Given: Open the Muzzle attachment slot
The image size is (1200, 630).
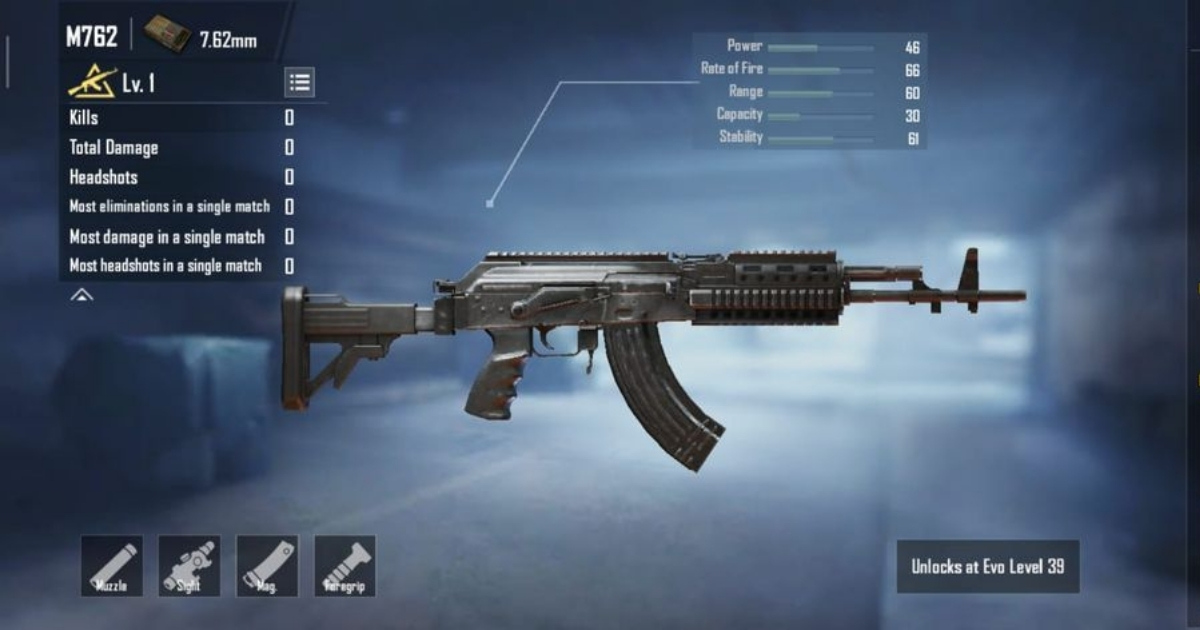Looking at the screenshot, I should click(111, 566).
